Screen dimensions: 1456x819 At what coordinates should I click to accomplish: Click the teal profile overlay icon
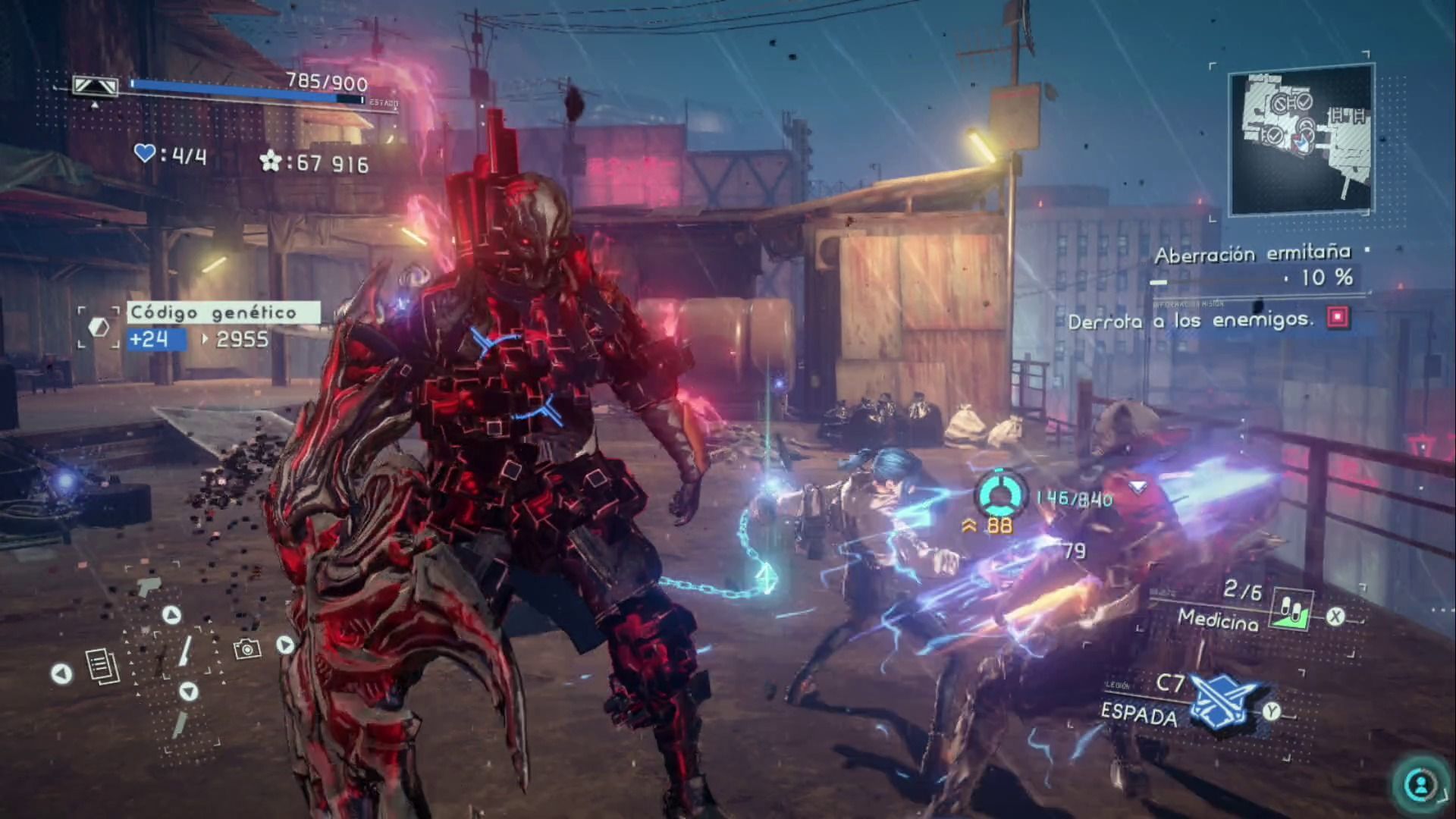click(x=1420, y=783)
